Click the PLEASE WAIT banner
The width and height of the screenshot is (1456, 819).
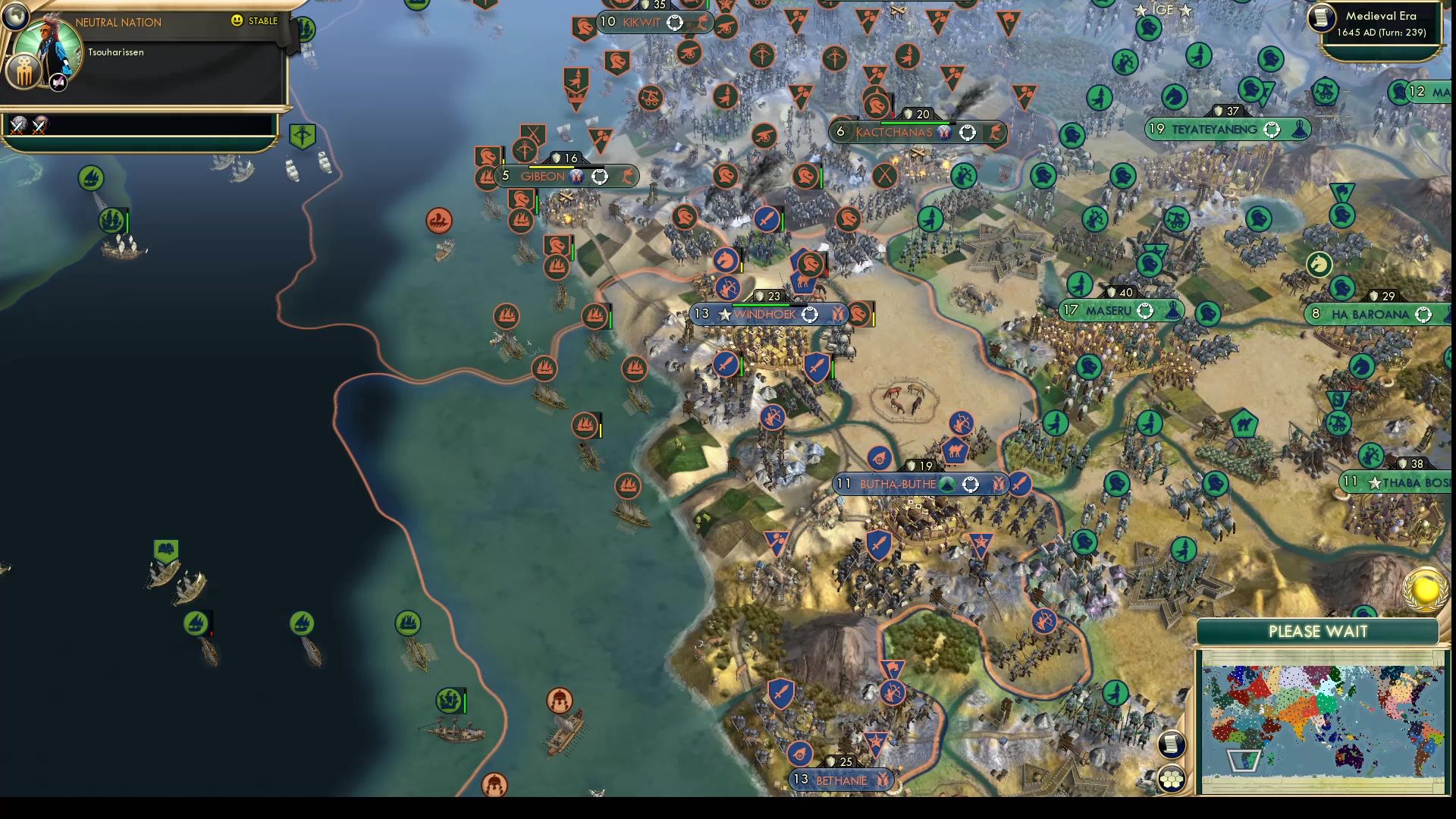coord(1317,631)
